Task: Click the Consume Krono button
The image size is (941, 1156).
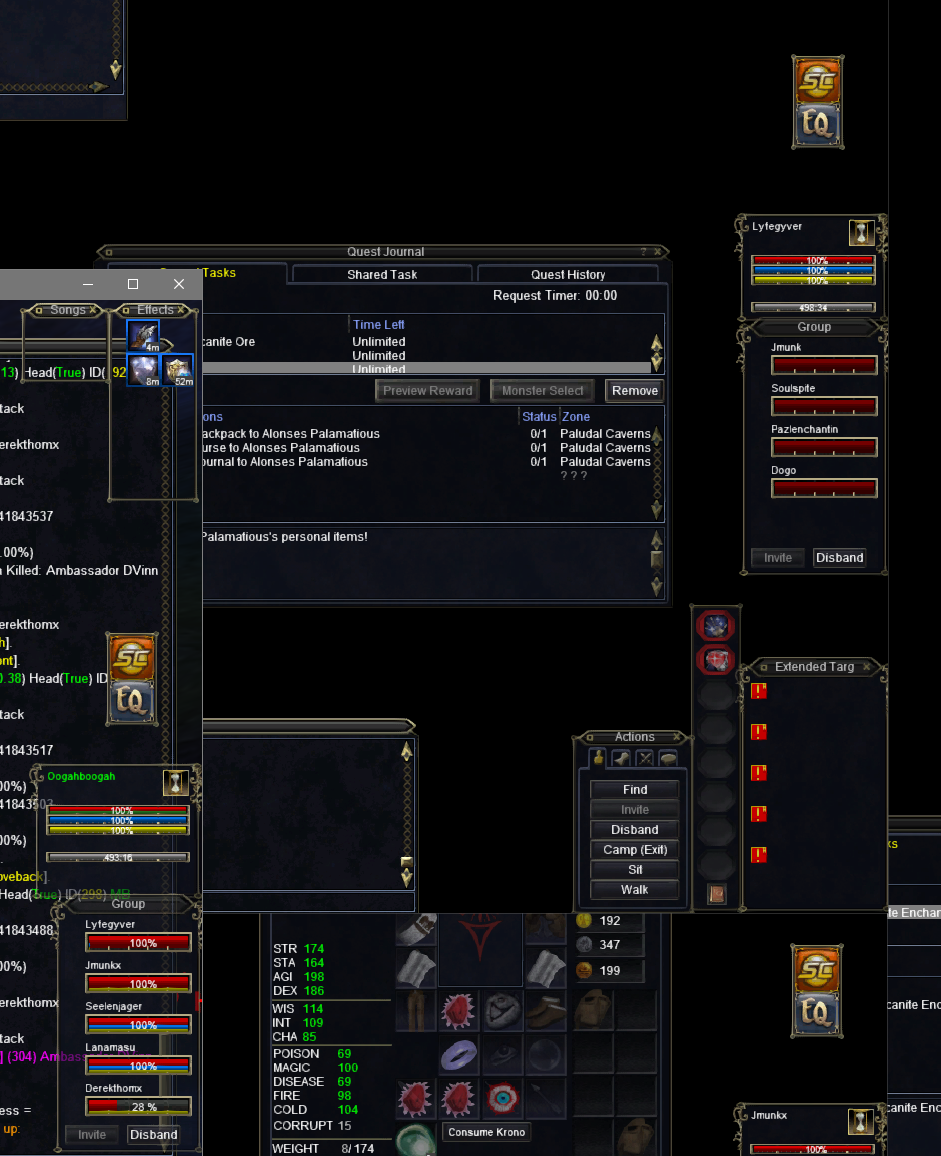Action: pos(486,1132)
